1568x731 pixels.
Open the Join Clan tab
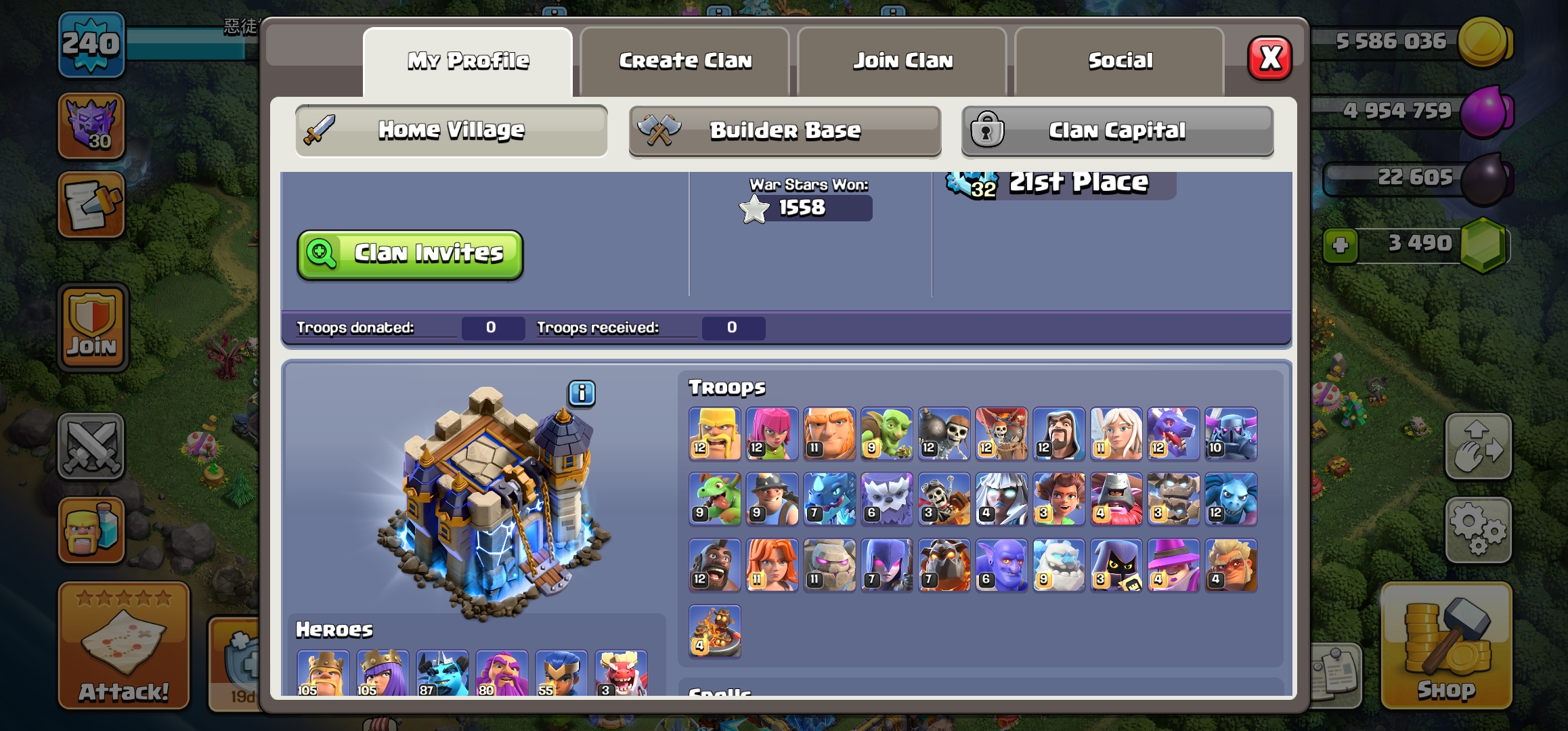click(x=902, y=62)
